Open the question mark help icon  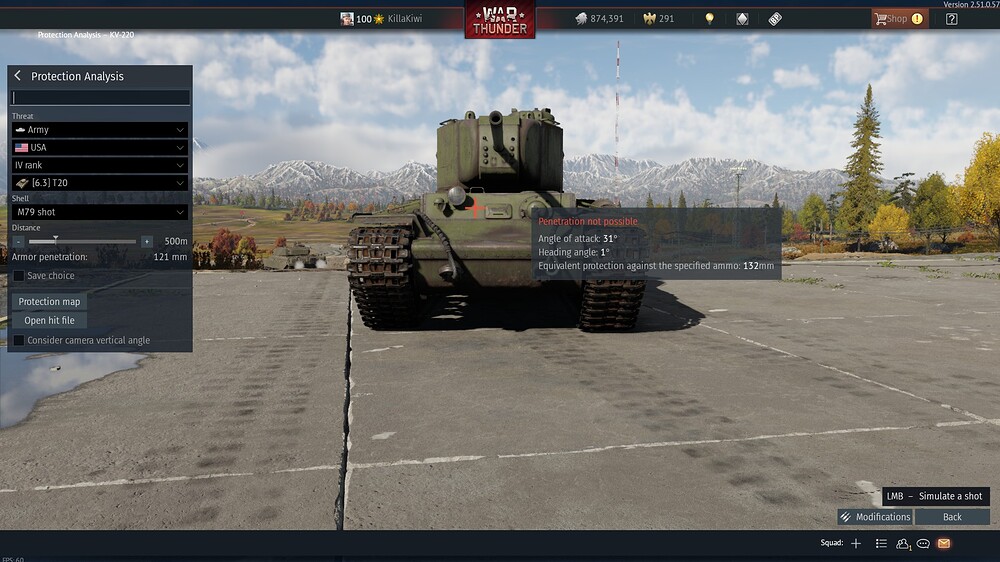pos(951,19)
